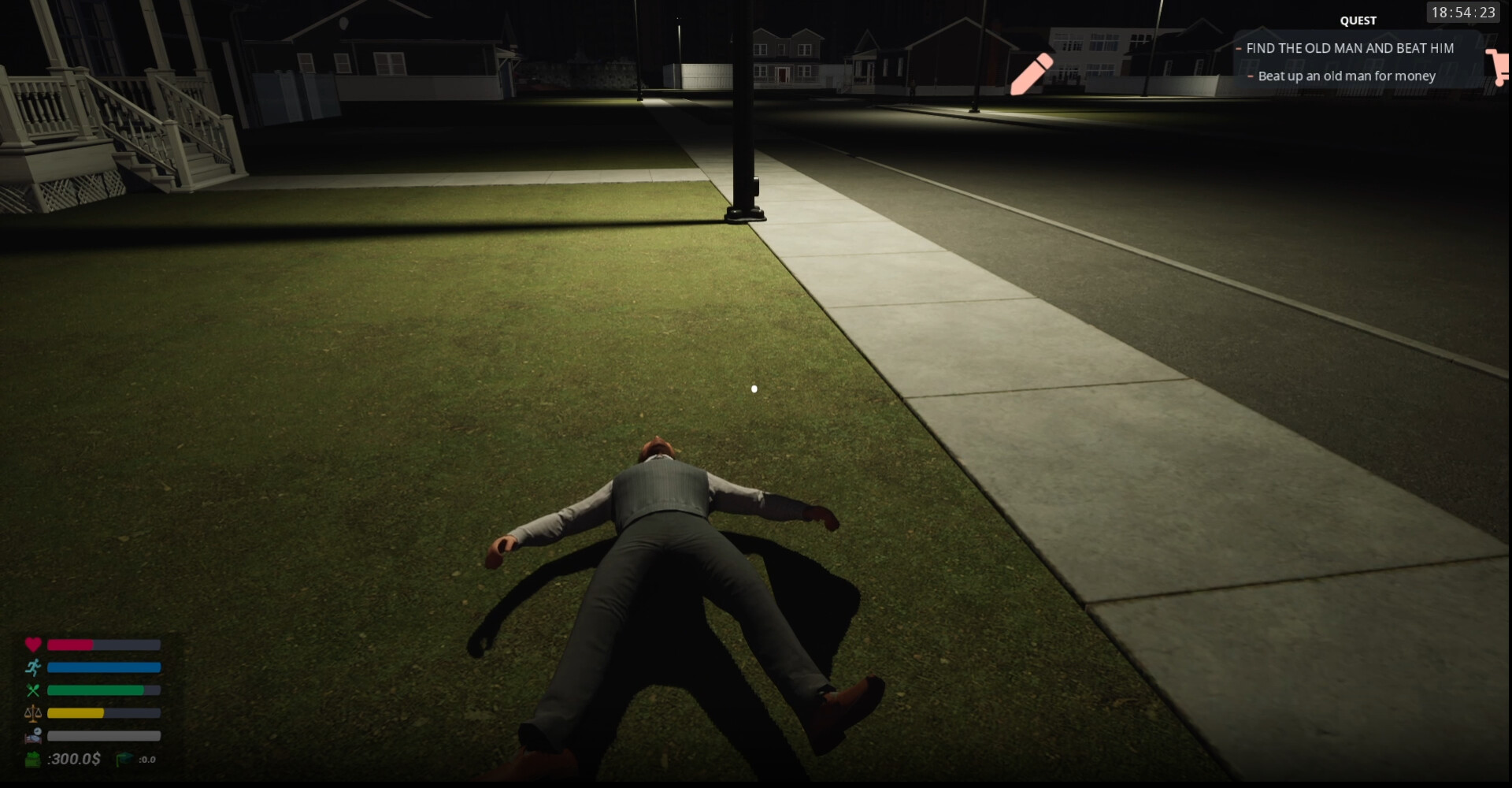This screenshot has height=788, width=1512.
Task: Click the yellow karma progress bar
Action: click(75, 713)
